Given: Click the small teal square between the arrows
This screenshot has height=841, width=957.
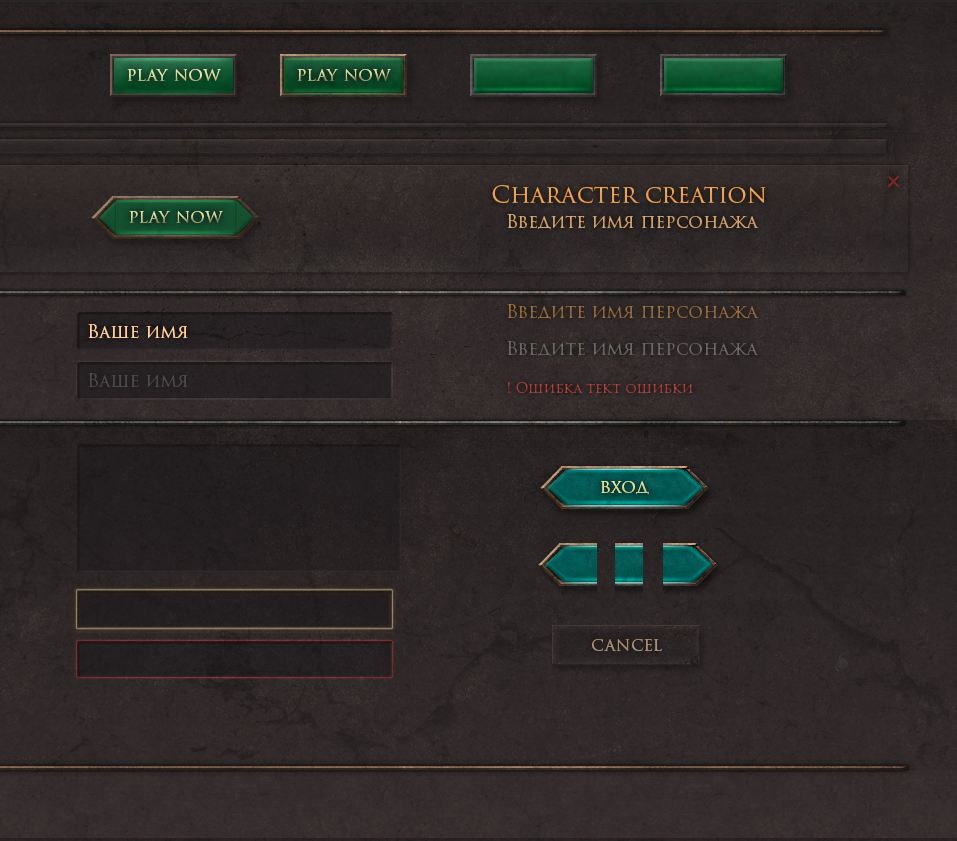Looking at the screenshot, I should (628, 565).
